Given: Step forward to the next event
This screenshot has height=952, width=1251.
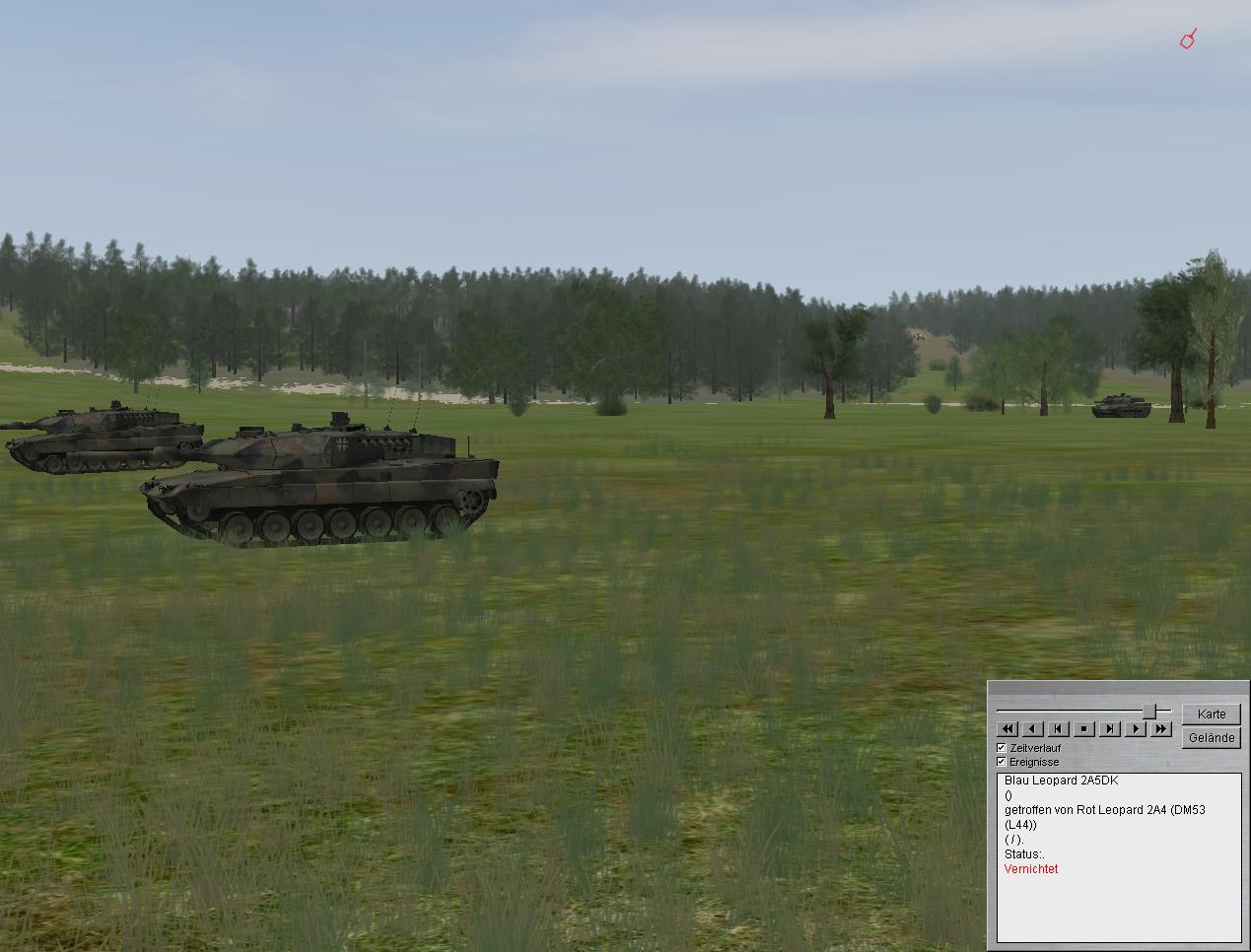Looking at the screenshot, I should pyautogui.click(x=1110, y=729).
